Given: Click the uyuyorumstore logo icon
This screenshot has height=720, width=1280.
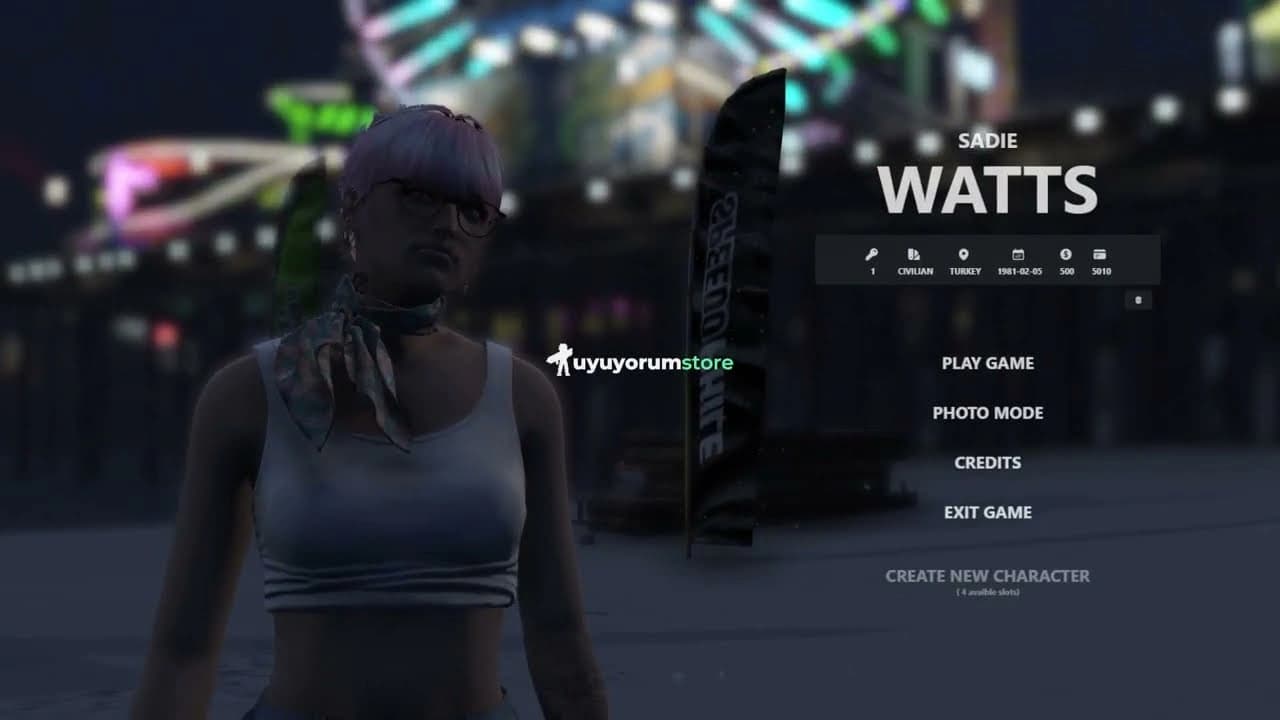Looking at the screenshot, I should pos(557,361).
